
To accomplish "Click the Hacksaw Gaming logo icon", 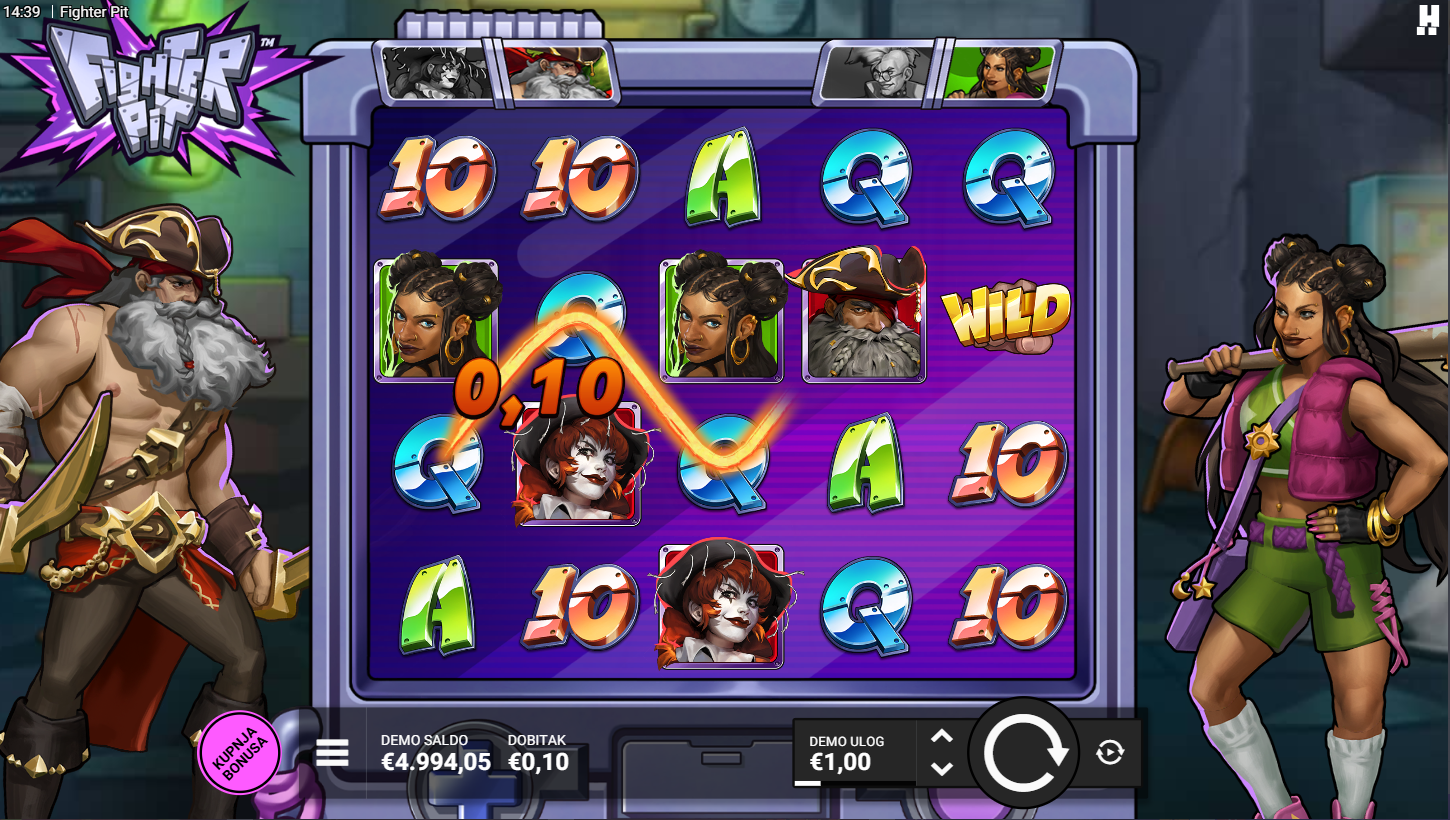I will [1427, 20].
